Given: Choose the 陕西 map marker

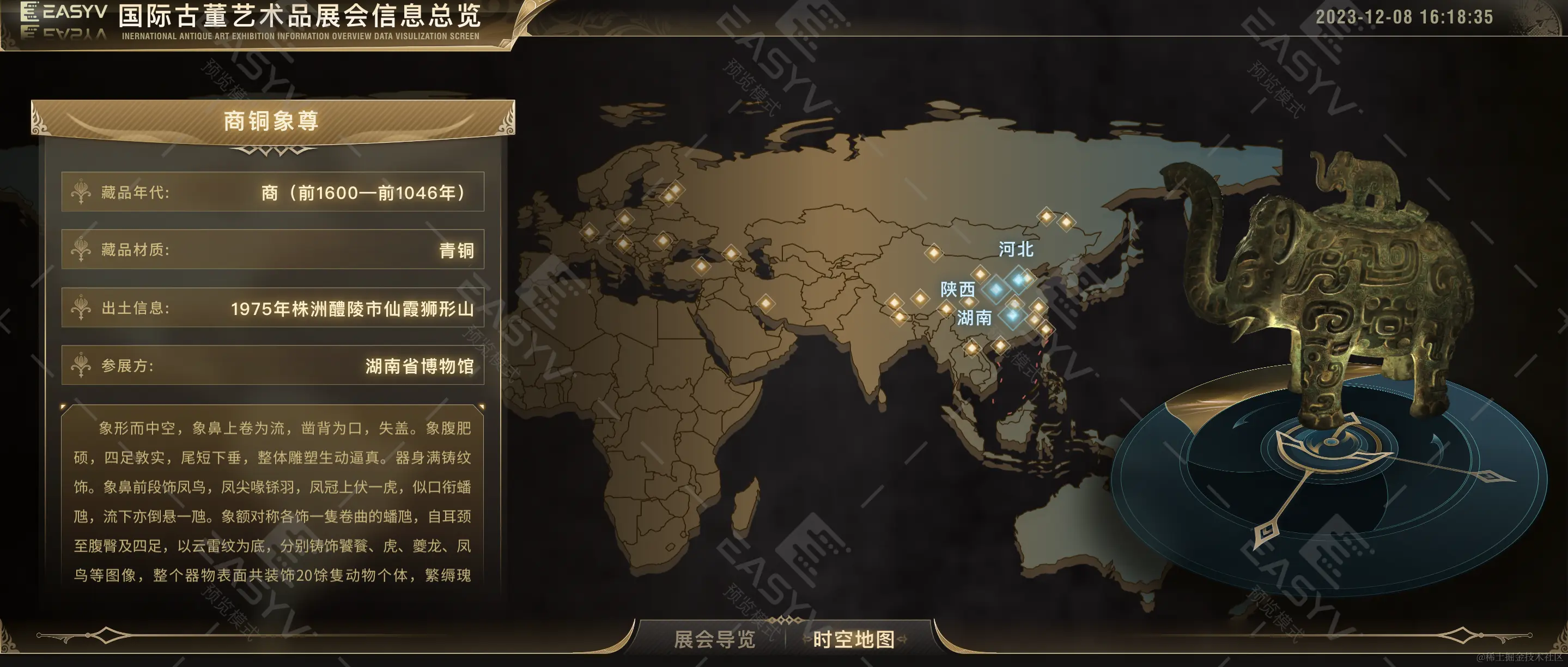Looking at the screenshot, I should 996,289.
